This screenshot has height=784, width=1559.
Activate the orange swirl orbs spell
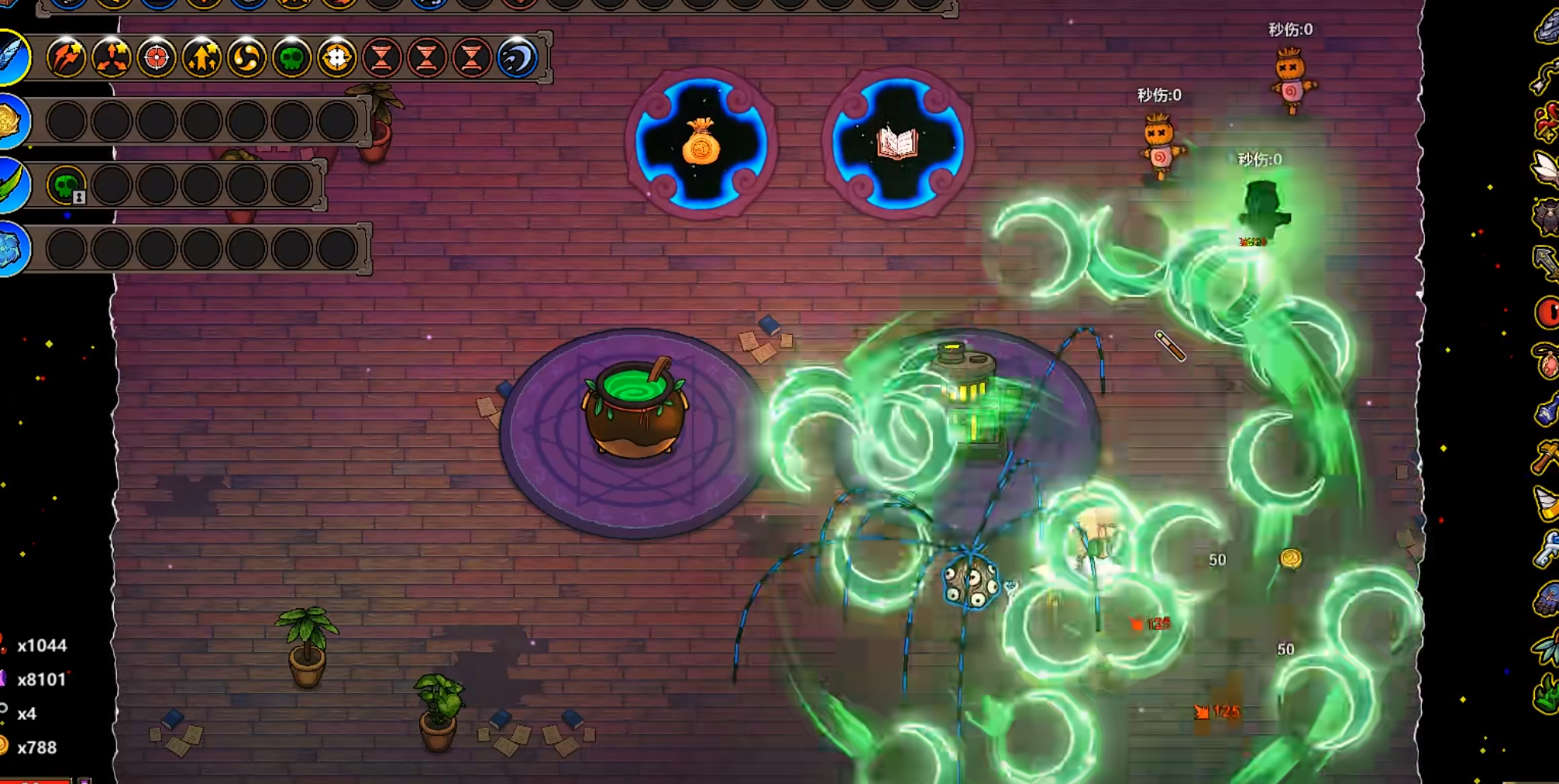click(246, 57)
